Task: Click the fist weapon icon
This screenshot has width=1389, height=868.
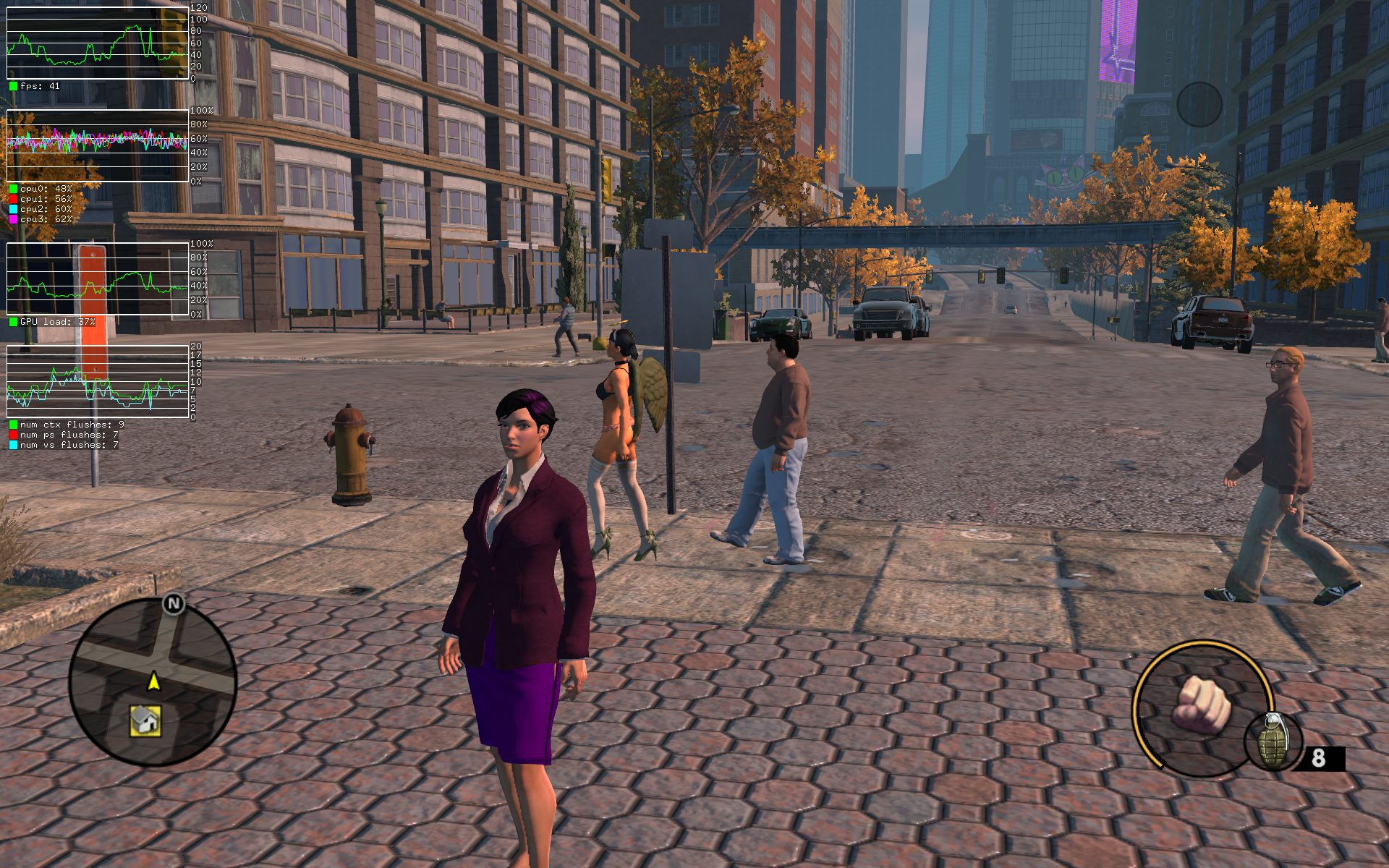Action: [1202, 705]
